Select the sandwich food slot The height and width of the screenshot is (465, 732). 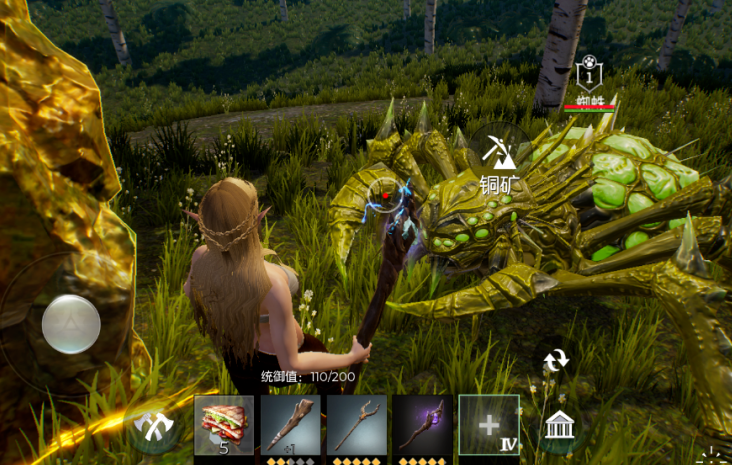tap(224, 425)
